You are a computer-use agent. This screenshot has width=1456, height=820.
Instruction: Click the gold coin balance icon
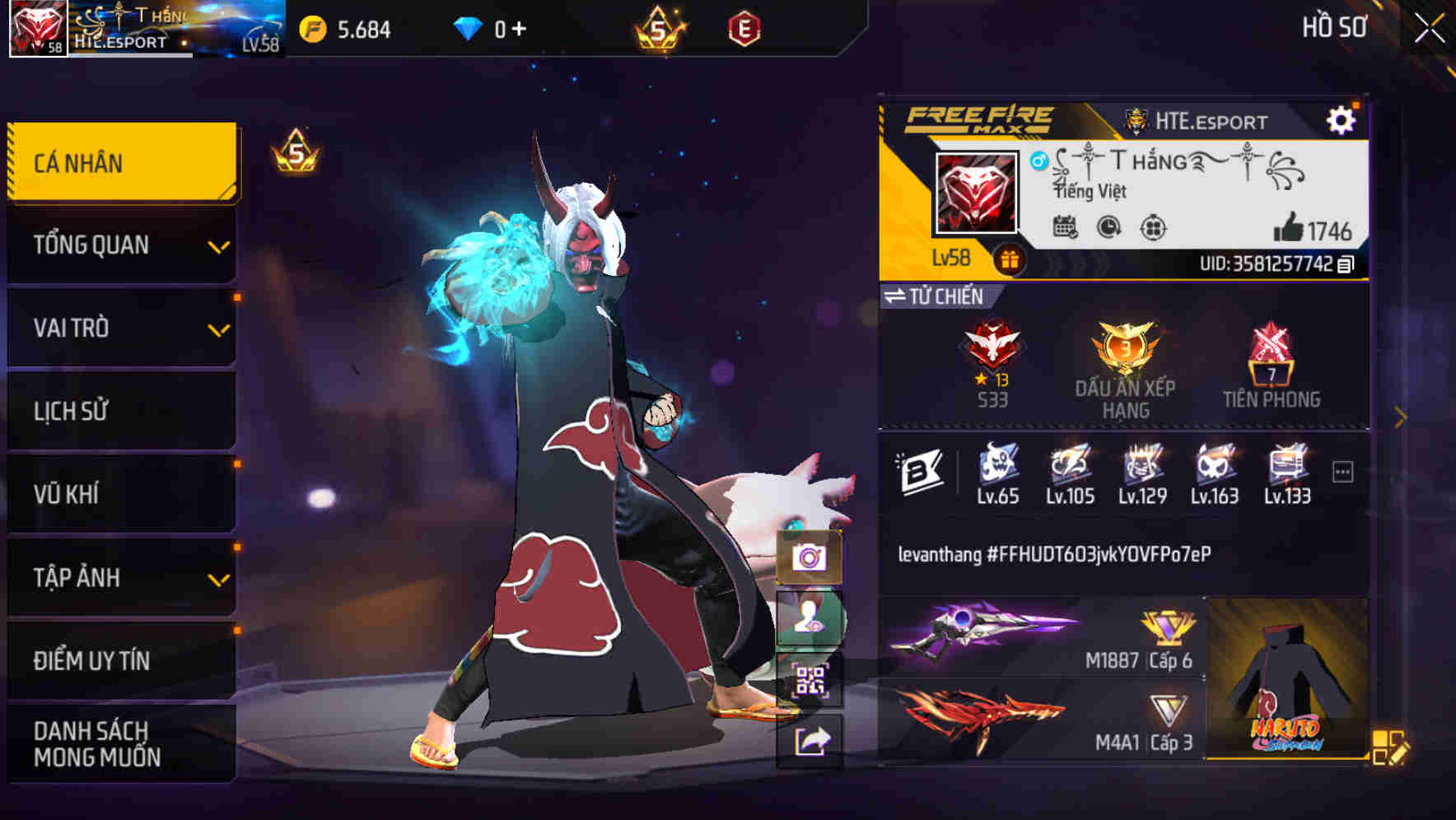(x=311, y=27)
